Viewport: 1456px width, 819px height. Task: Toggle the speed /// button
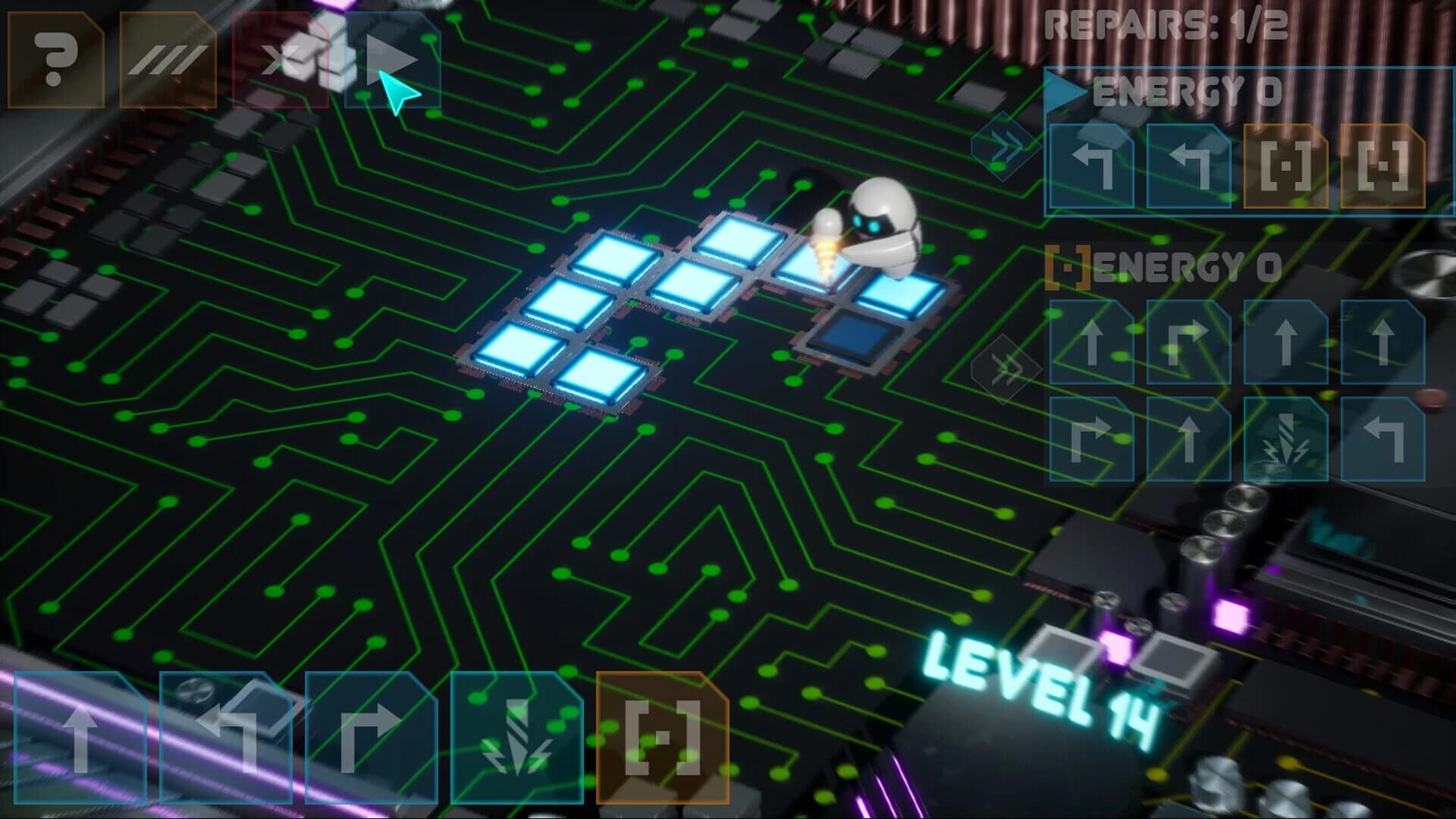click(167, 57)
